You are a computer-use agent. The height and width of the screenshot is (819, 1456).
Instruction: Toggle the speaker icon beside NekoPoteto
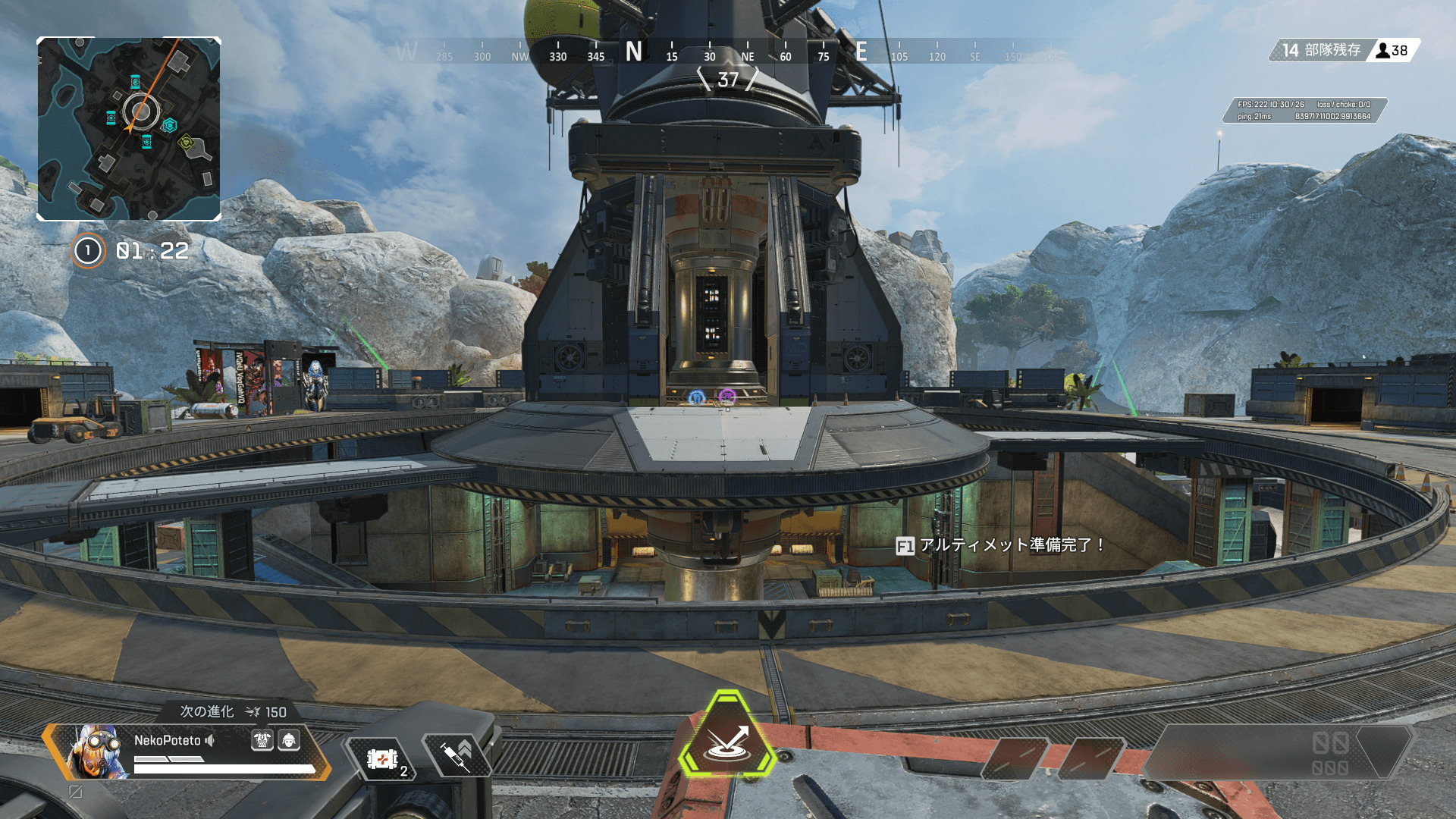pyautogui.click(x=210, y=740)
